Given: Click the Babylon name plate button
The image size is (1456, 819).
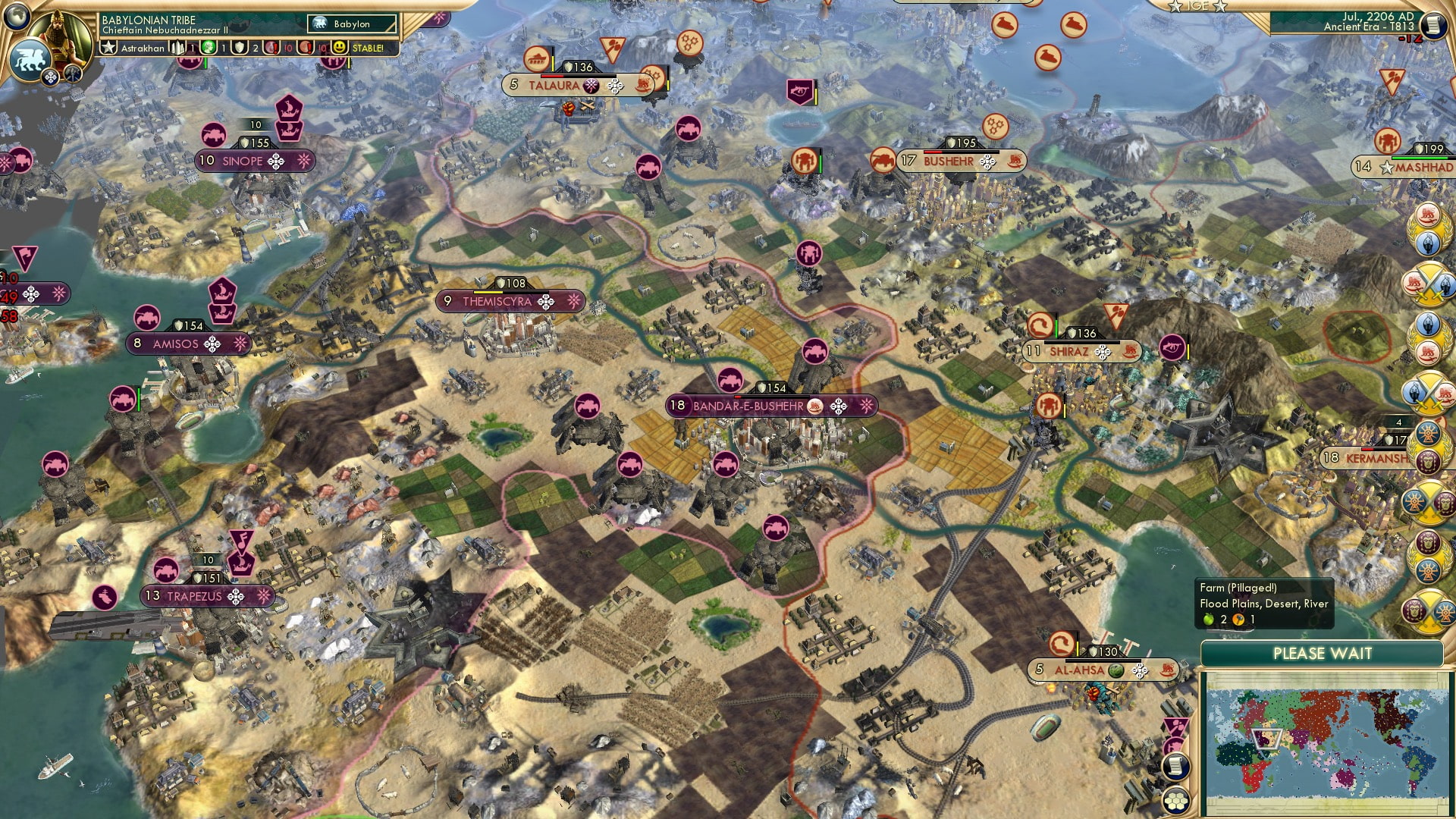Looking at the screenshot, I should 353,24.
